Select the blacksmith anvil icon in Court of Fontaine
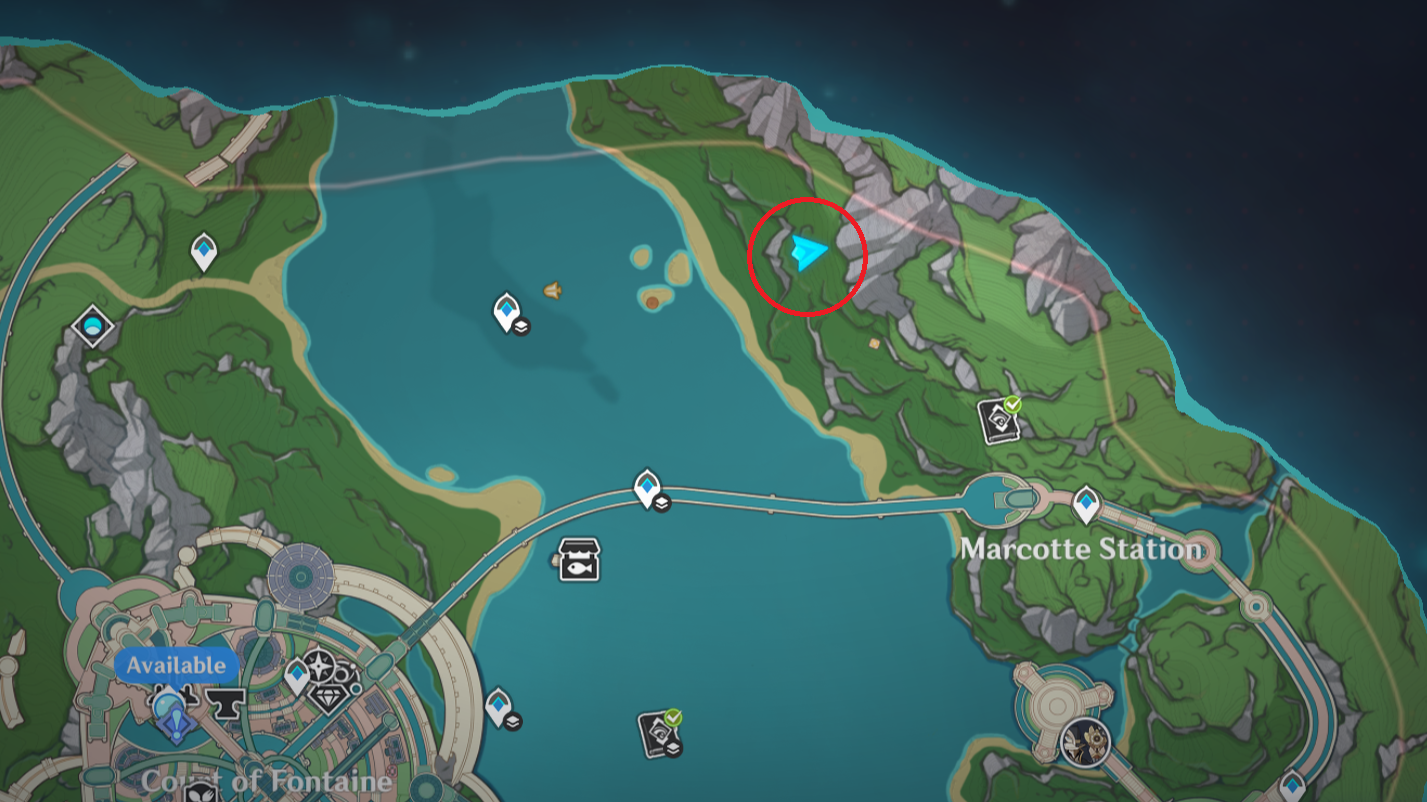The image size is (1427, 802). click(x=224, y=705)
